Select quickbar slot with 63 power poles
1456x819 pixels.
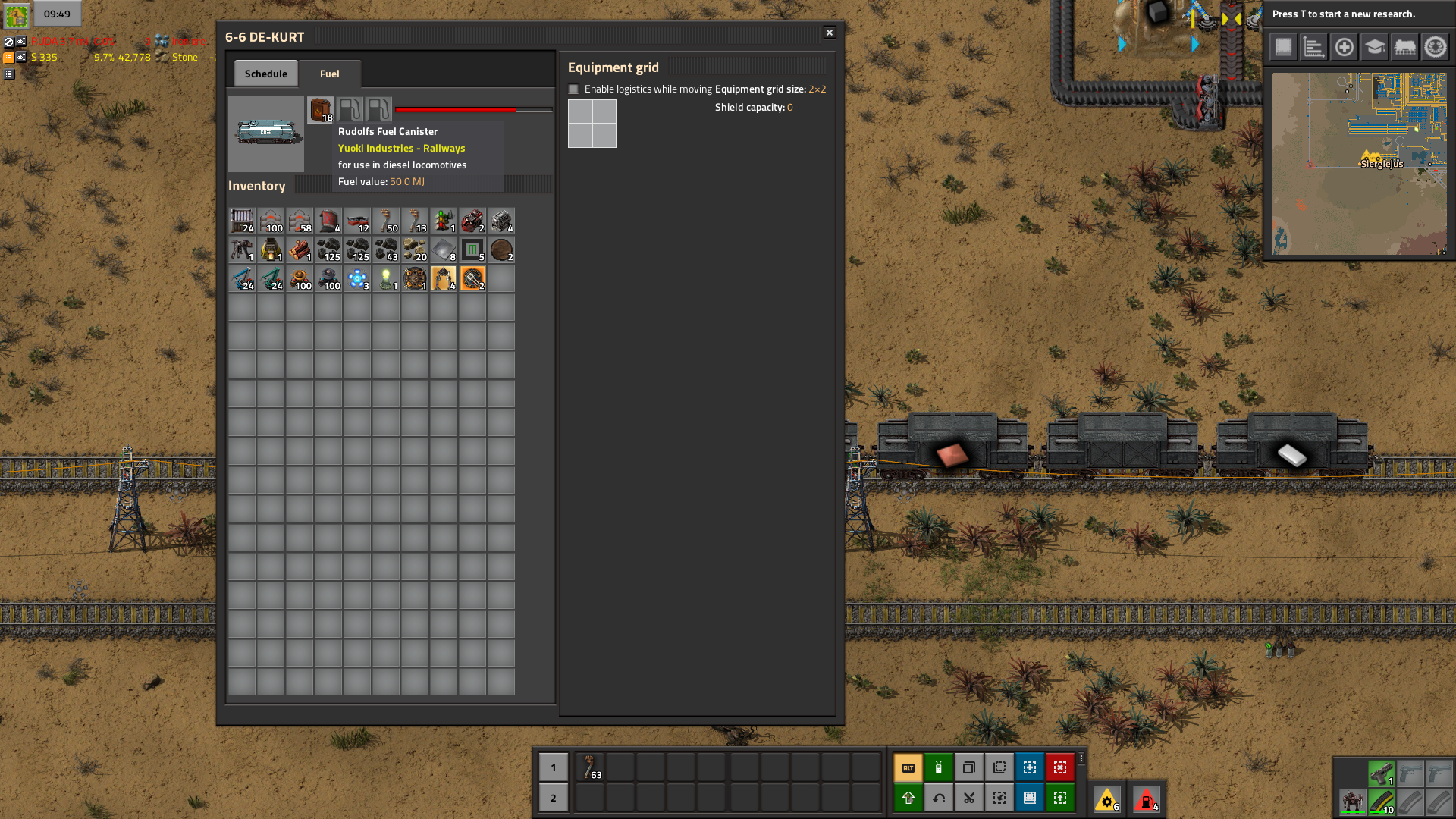click(590, 767)
